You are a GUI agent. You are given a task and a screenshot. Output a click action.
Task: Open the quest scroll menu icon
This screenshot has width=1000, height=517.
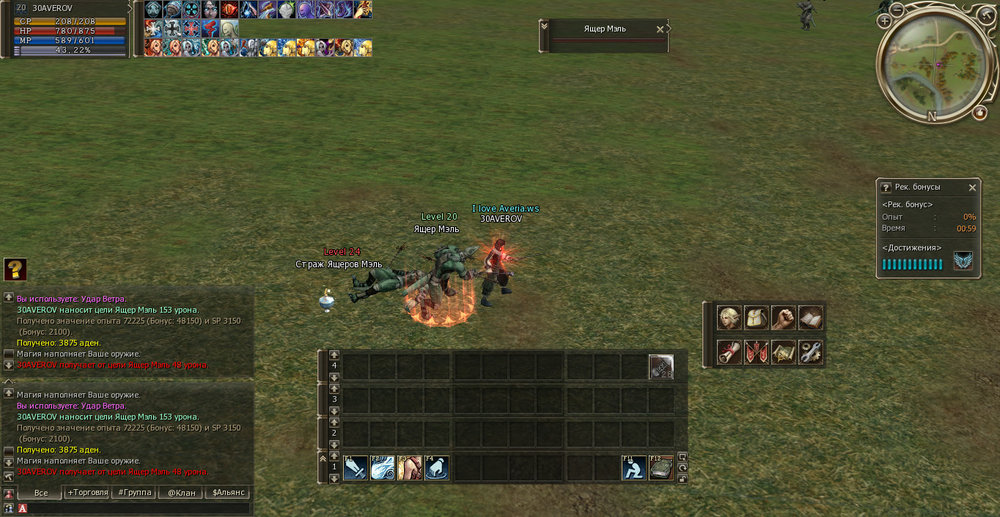730,352
